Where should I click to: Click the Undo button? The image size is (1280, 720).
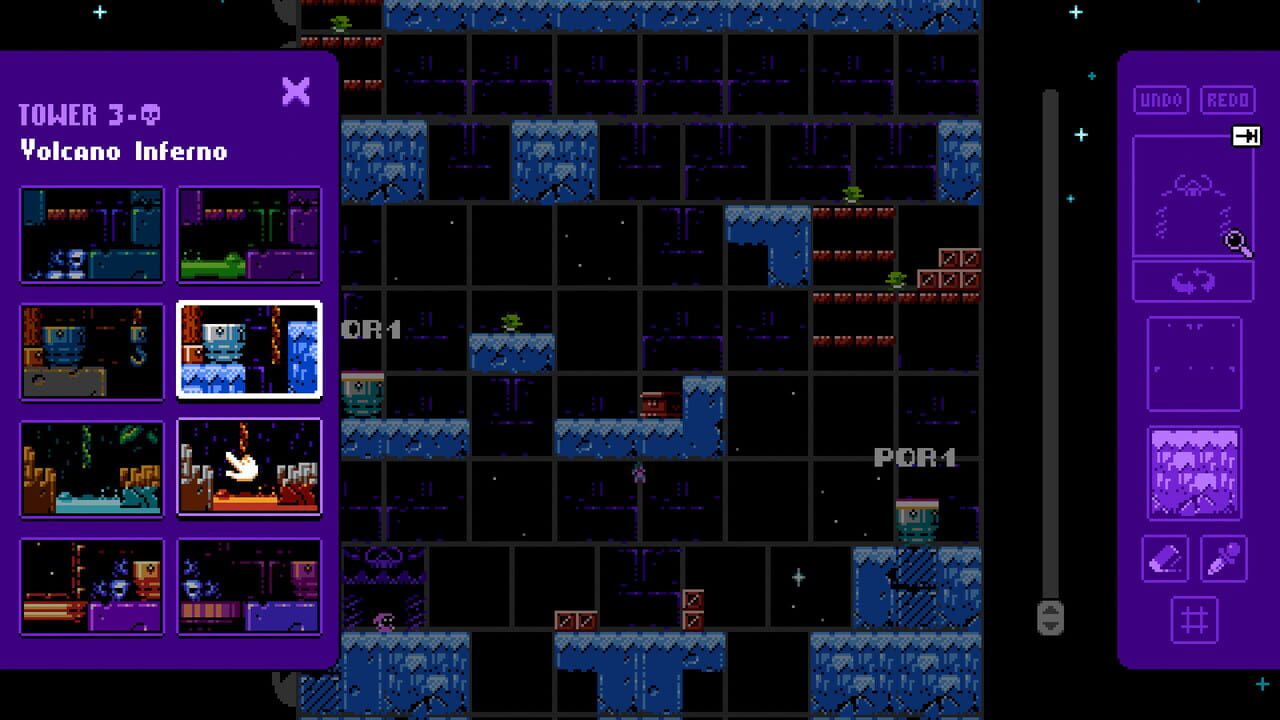(1160, 99)
